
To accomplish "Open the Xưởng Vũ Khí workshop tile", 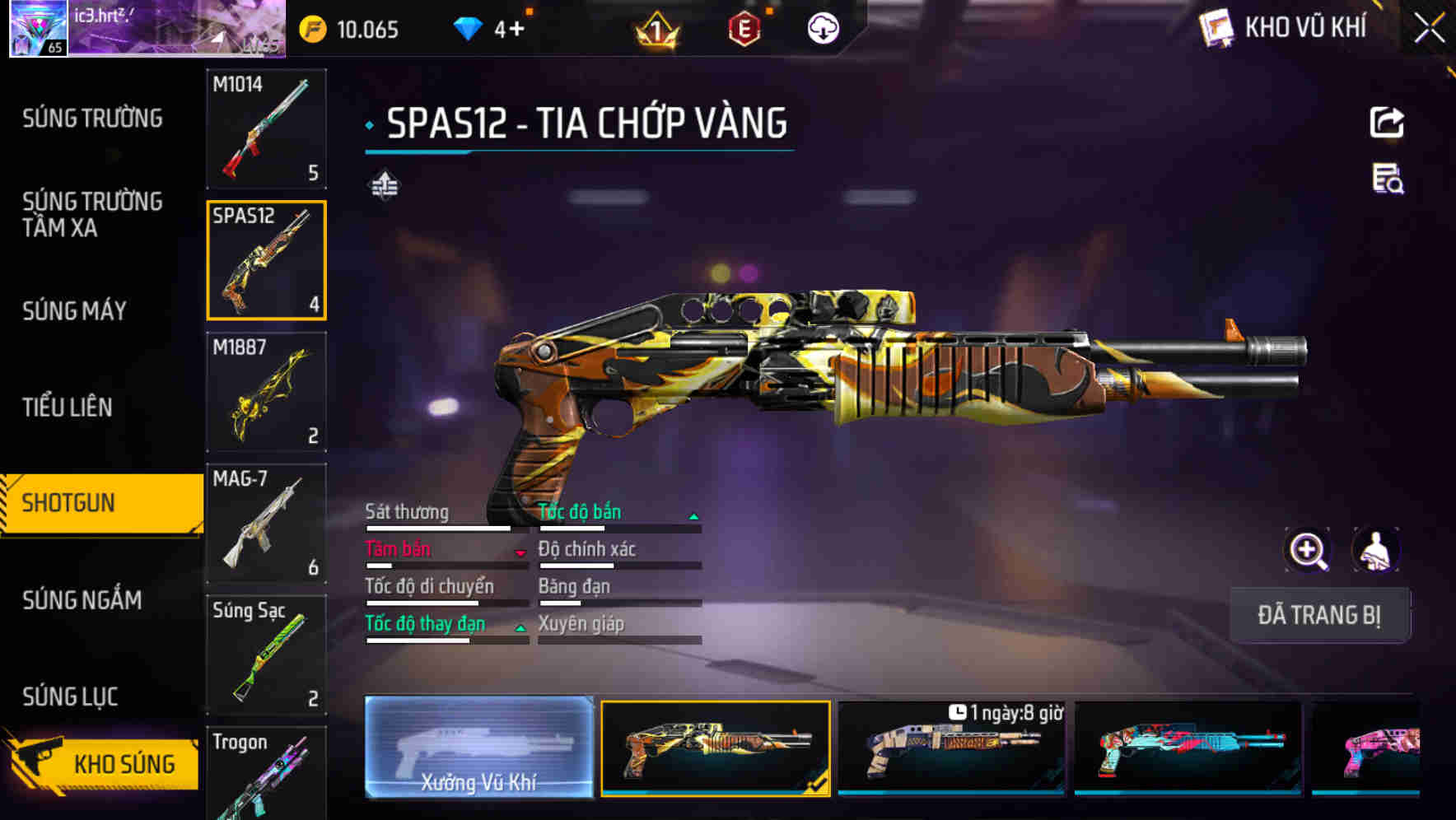I will (478, 748).
